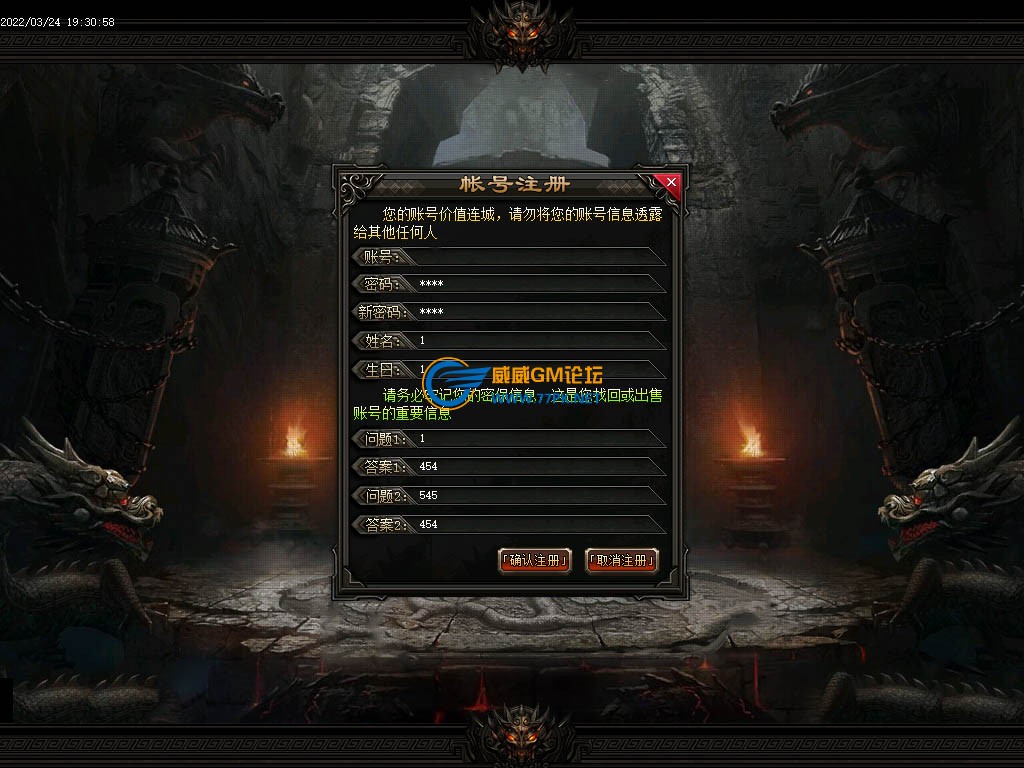The image size is (1024, 768).
Task: Click the 账号 account input field
Action: (x=535, y=257)
